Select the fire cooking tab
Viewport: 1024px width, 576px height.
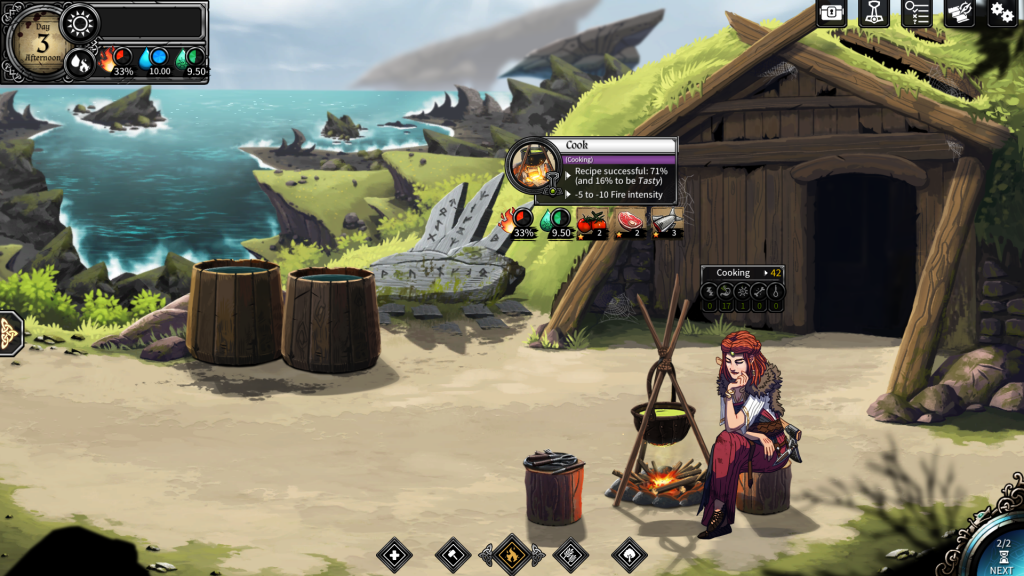click(512, 554)
